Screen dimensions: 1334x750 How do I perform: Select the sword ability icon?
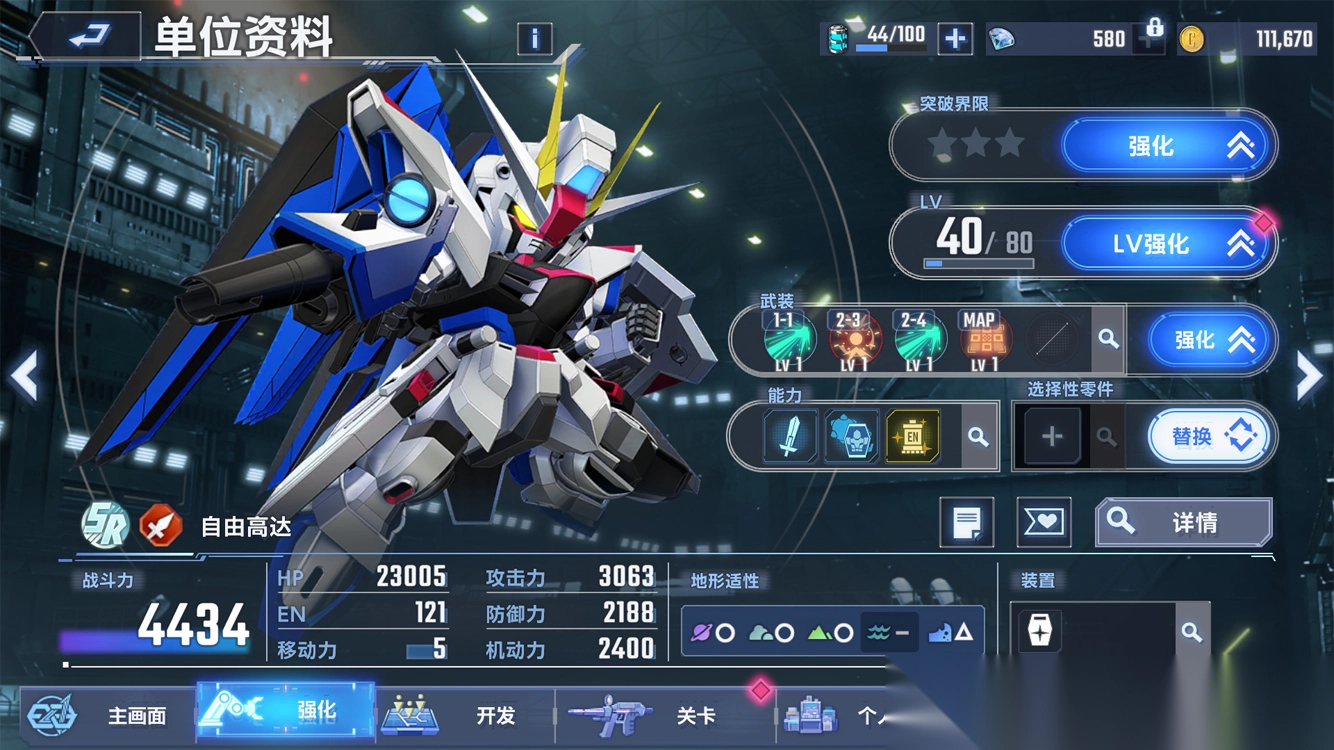coord(790,436)
